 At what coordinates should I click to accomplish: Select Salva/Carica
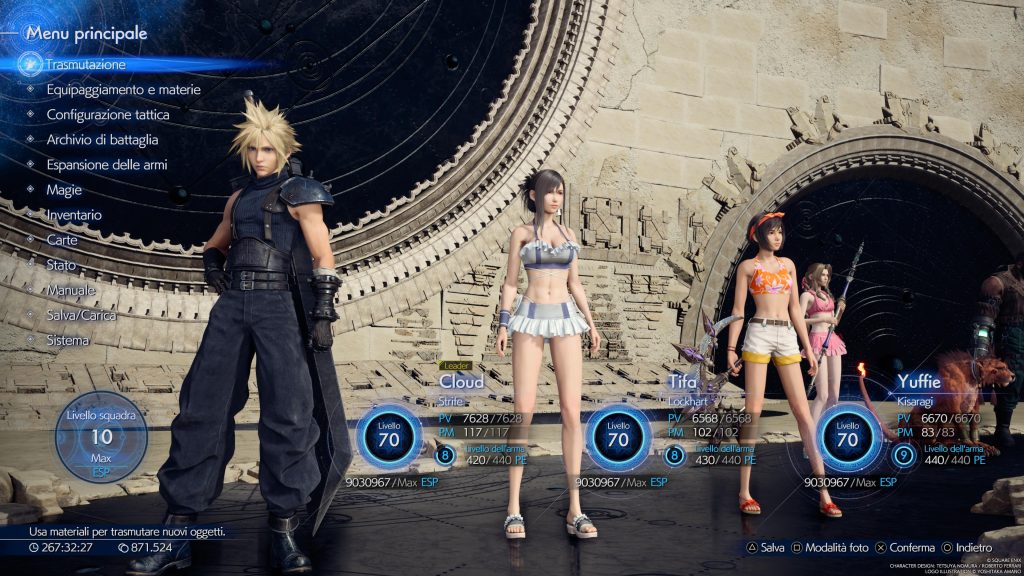coord(81,315)
